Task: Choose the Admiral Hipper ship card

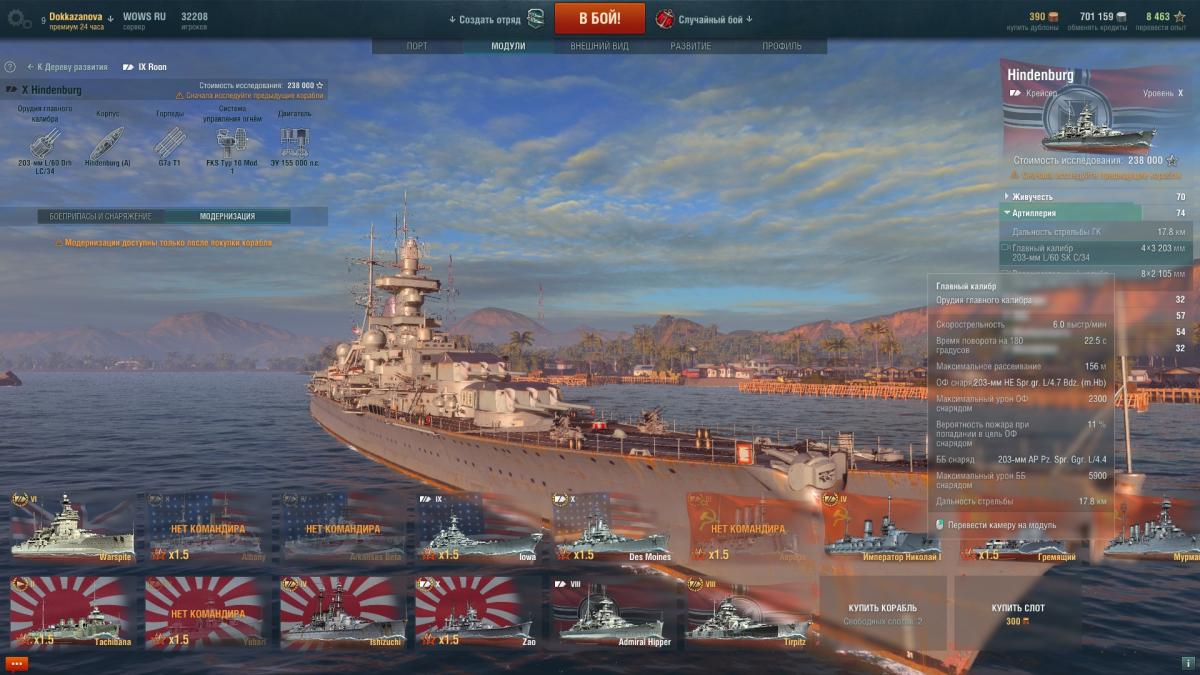Action: tap(611, 611)
